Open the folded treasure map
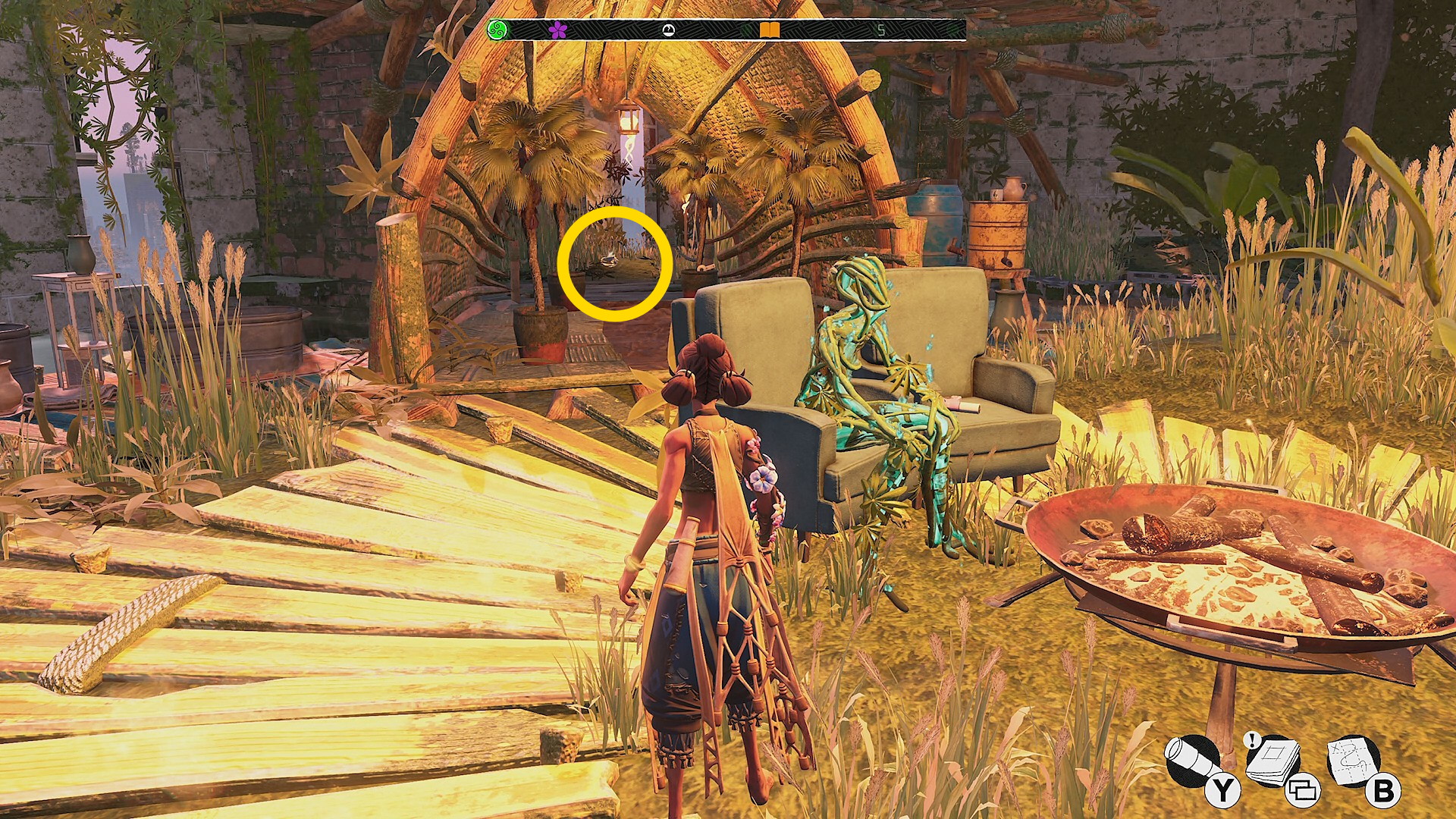The image size is (1456, 819). coord(1354,759)
